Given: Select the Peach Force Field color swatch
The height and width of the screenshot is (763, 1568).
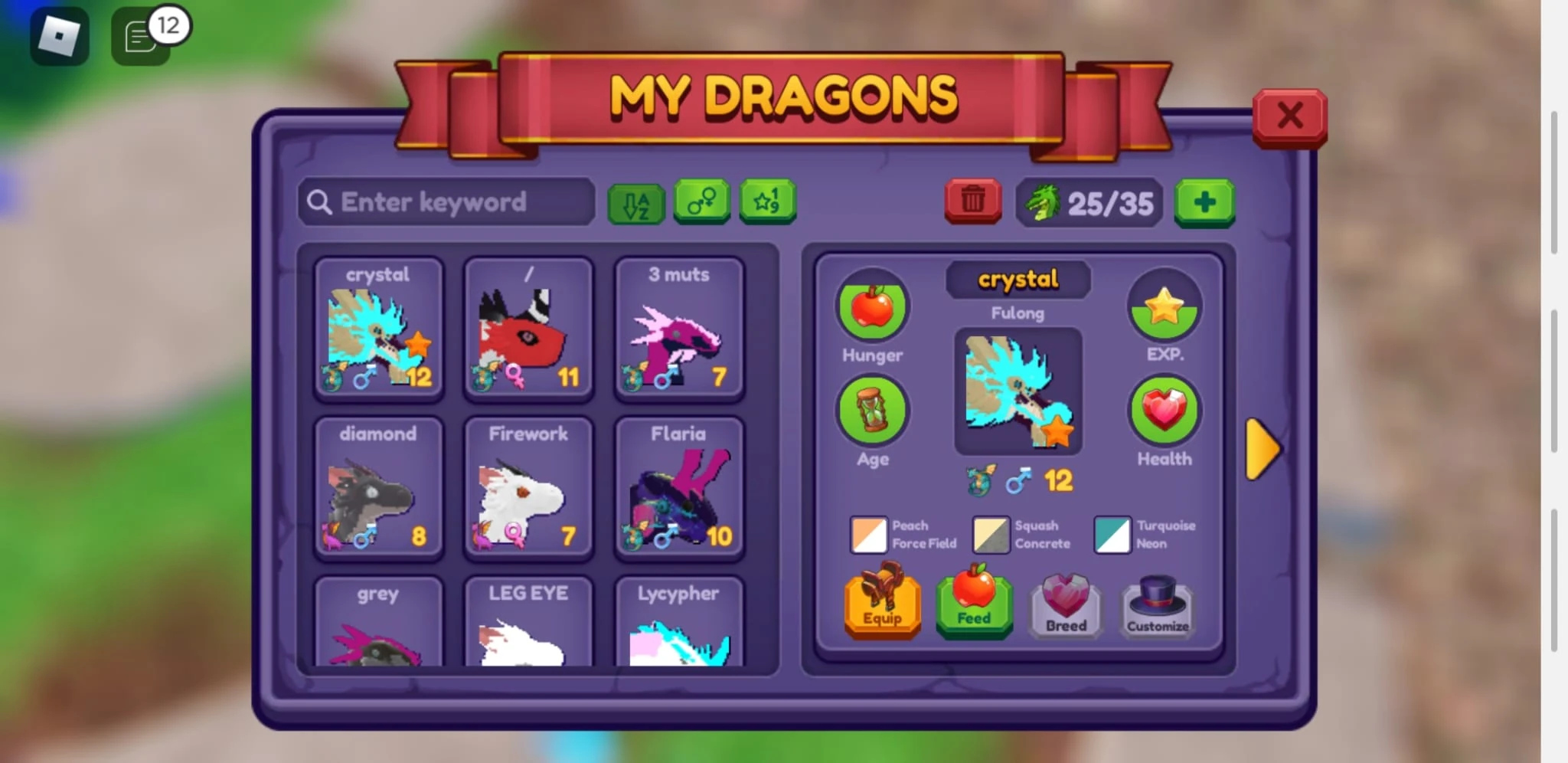Looking at the screenshot, I should [867, 535].
